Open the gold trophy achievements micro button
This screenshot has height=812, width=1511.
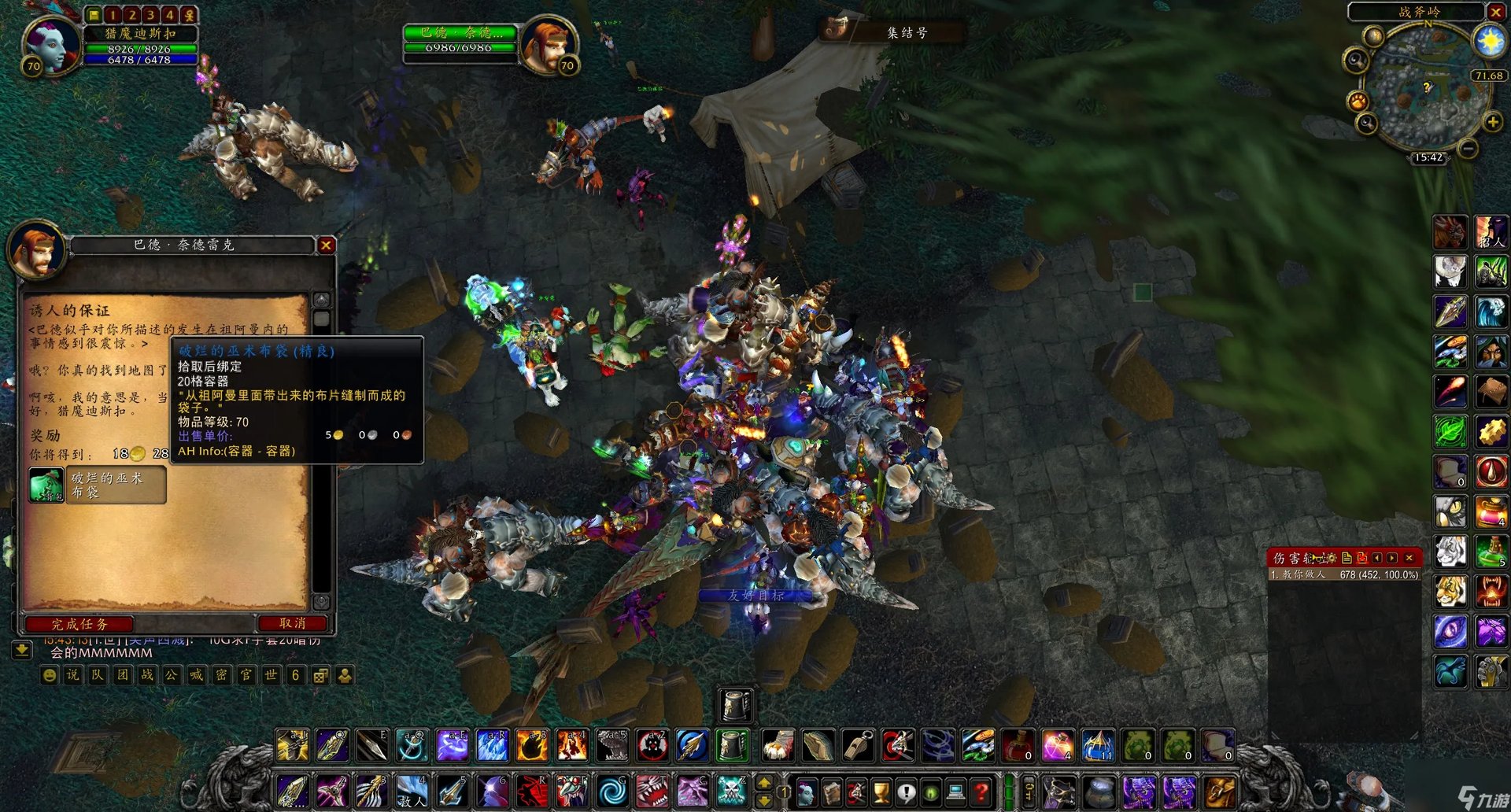[x=881, y=792]
